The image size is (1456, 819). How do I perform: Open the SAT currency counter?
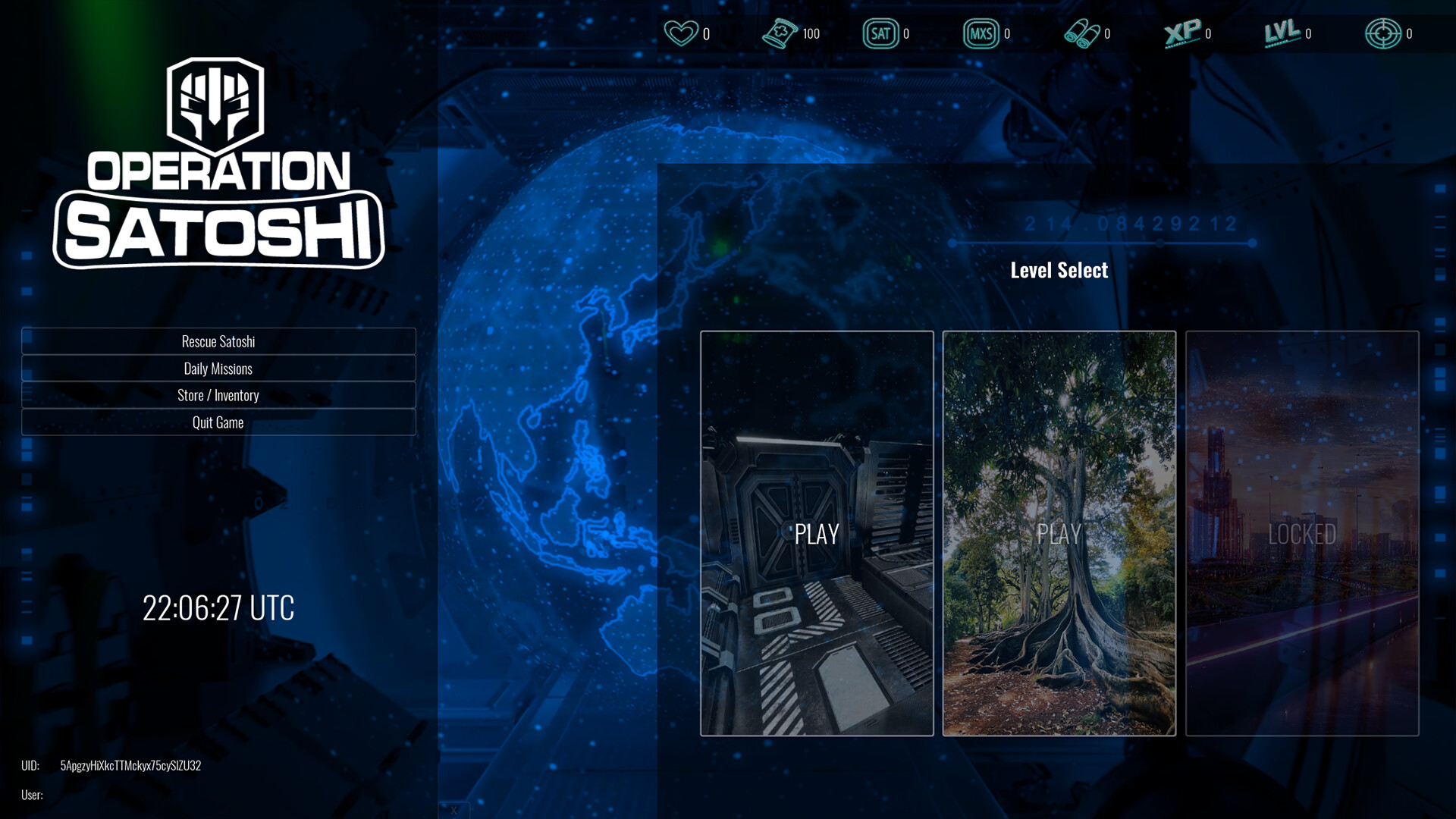[882, 33]
